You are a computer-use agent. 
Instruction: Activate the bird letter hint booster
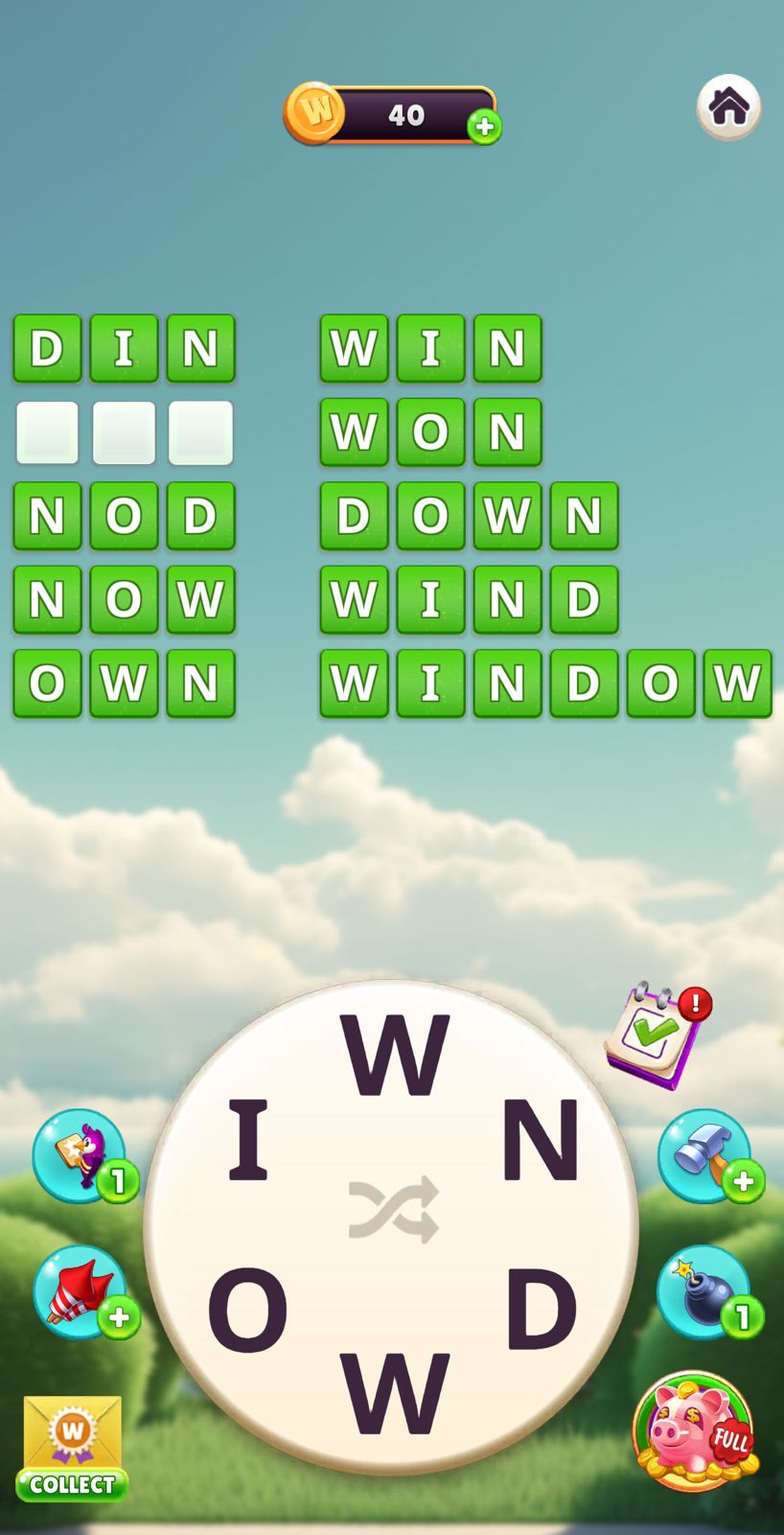(x=80, y=1155)
